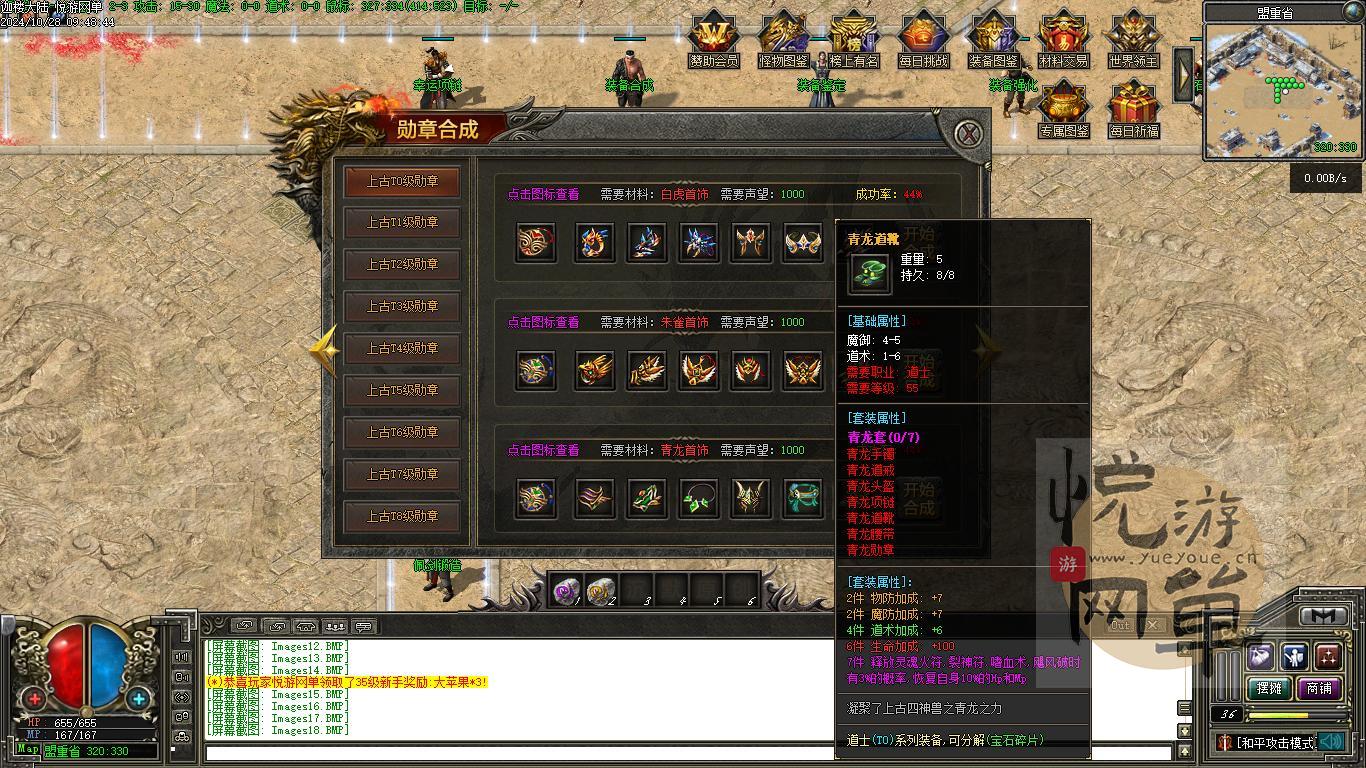The width and height of the screenshot is (1366, 768).
Task: Open the 怪物图鉴 monster codex
Action: [x=783, y=38]
